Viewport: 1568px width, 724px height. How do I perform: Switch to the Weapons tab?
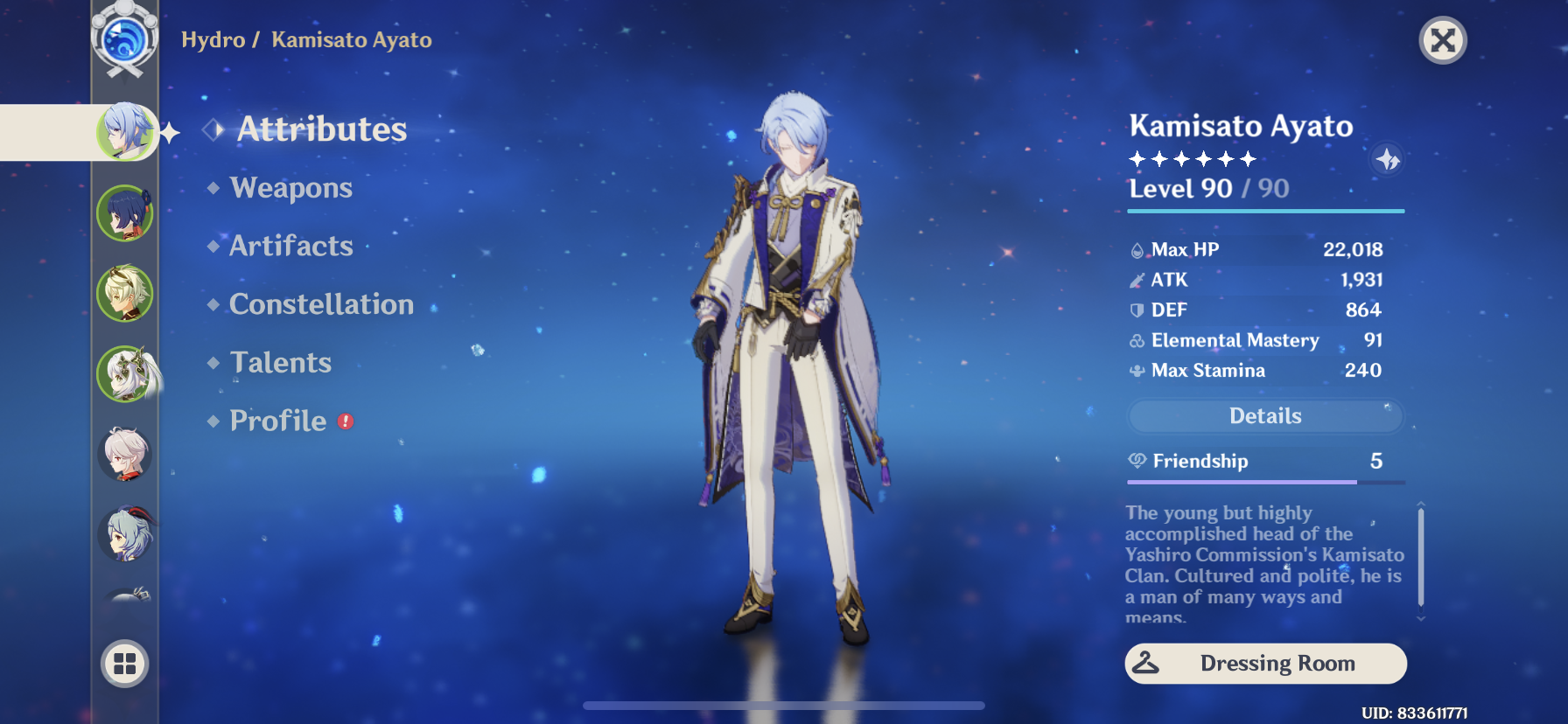[290, 187]
